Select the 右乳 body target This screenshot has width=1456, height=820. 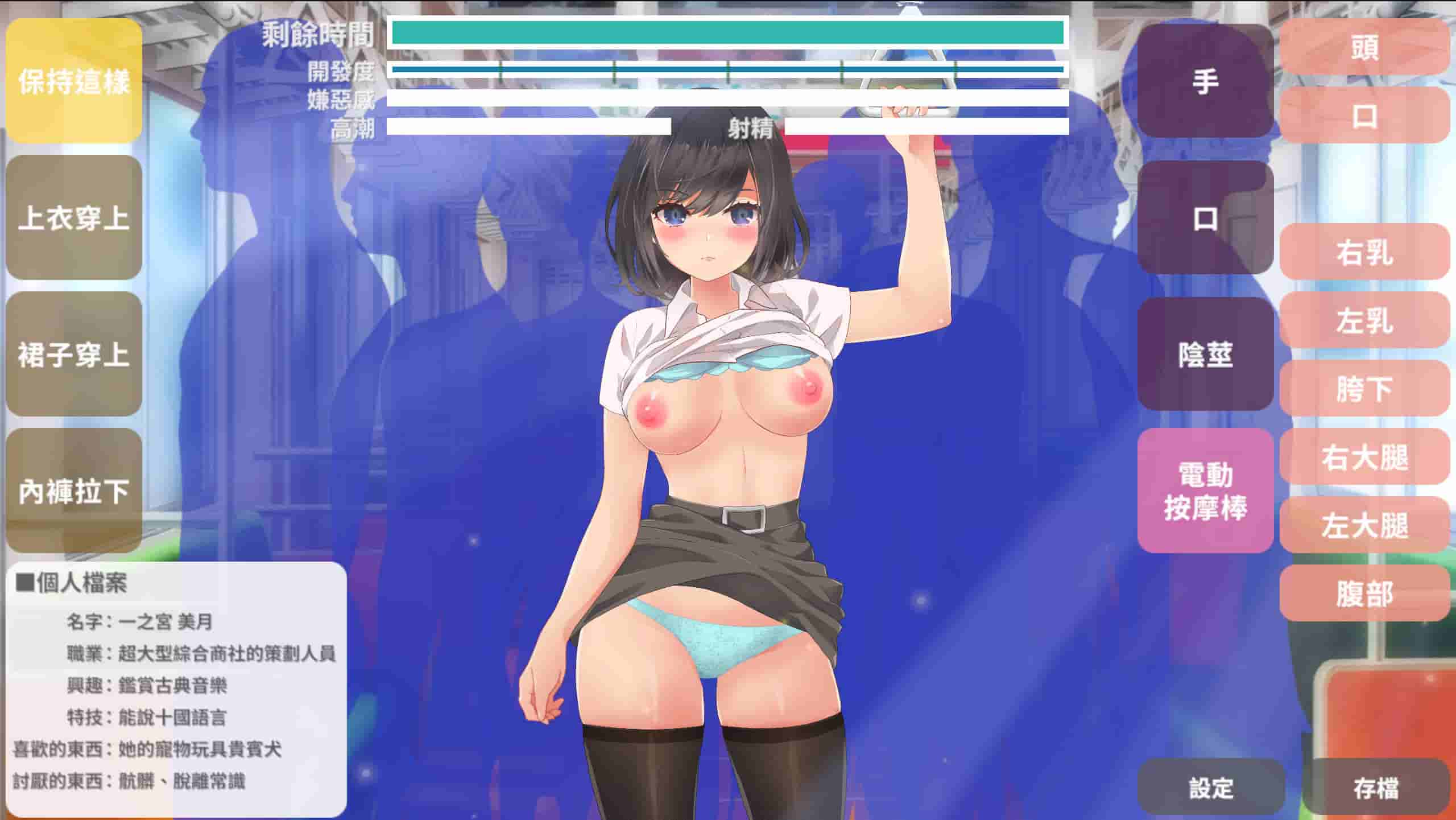coord(1364,256)
